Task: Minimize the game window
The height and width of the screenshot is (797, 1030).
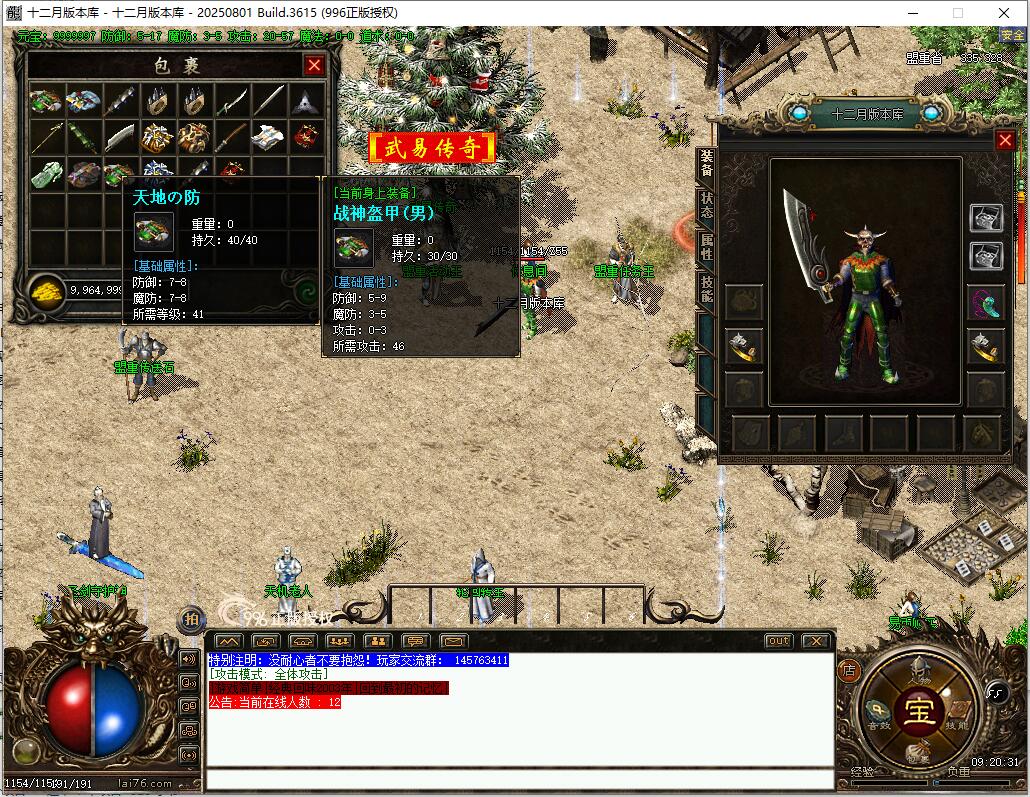Action: [913, 13]
